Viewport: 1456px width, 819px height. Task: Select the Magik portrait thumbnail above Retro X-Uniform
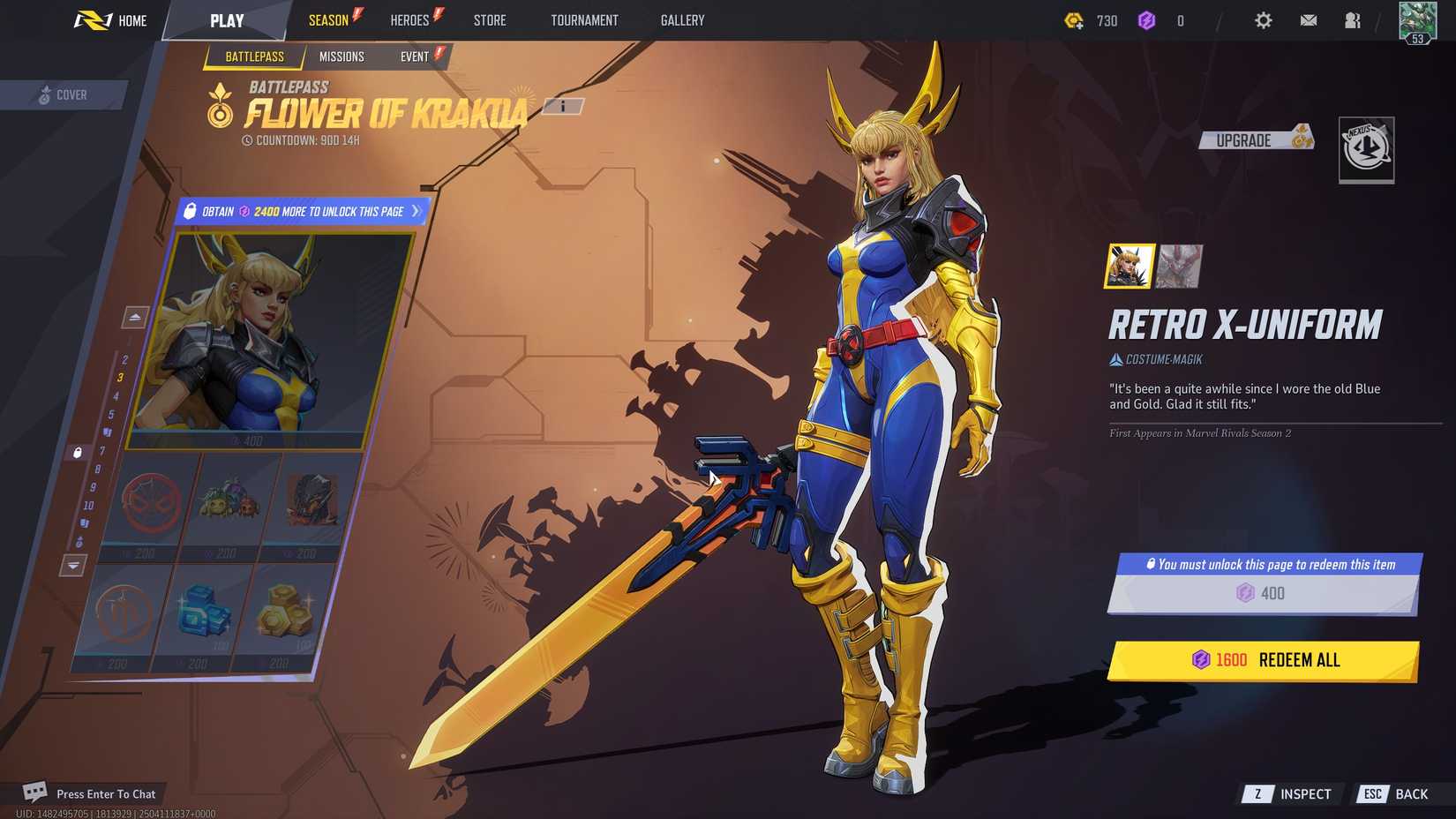coord(1130,265)
